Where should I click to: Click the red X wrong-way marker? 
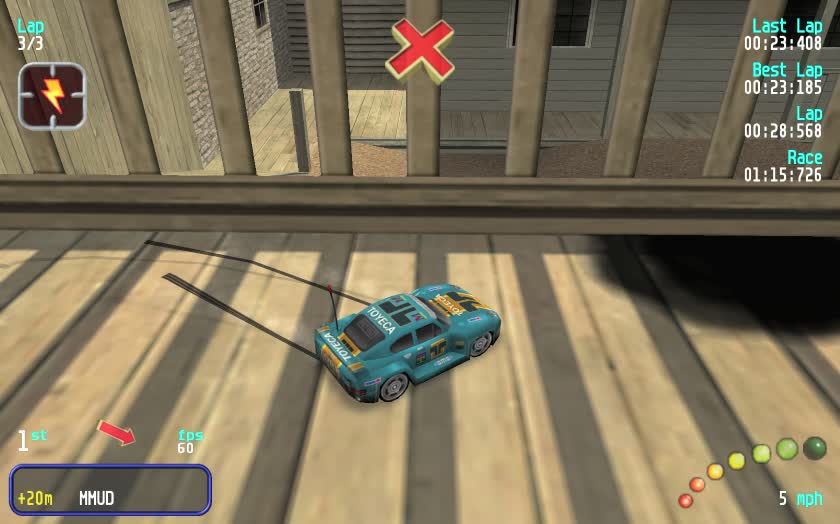(x=420, y=49)
